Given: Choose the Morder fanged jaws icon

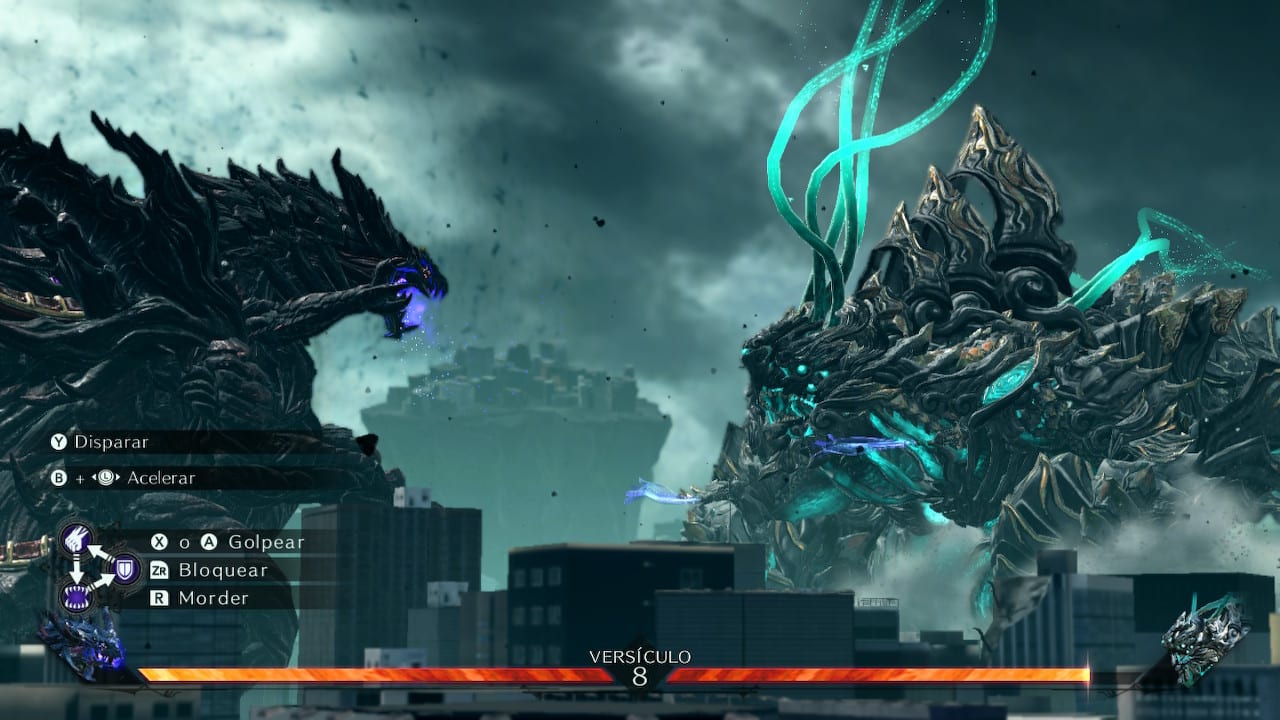Looking at the screenshot, I should [77, 597].
